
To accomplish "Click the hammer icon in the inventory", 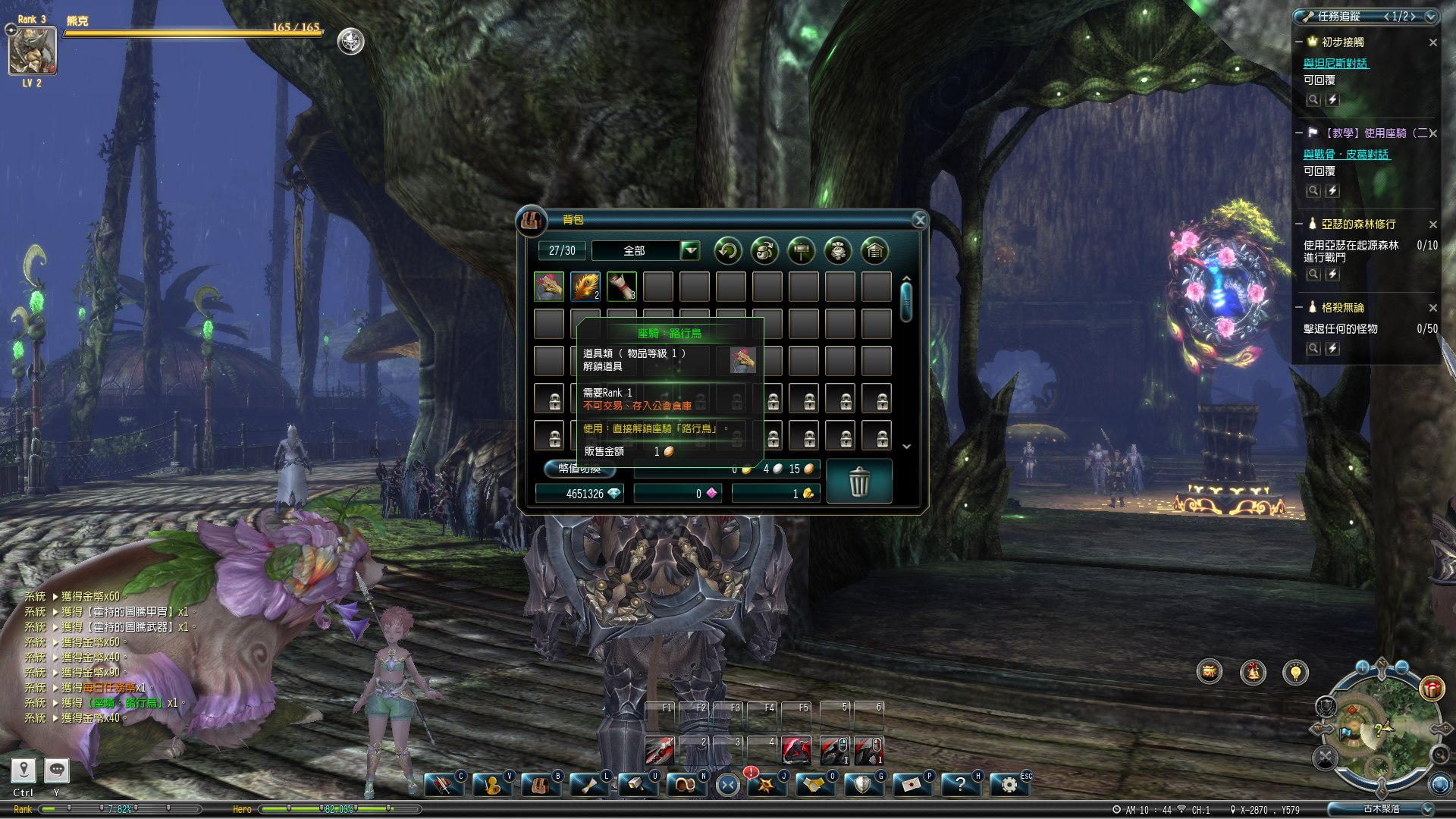I will click(802, 250).
